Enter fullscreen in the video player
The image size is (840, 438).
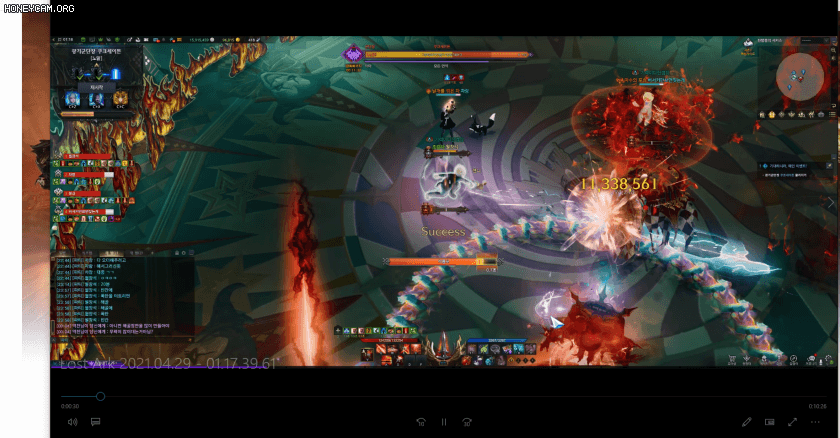tap(793, 422)
